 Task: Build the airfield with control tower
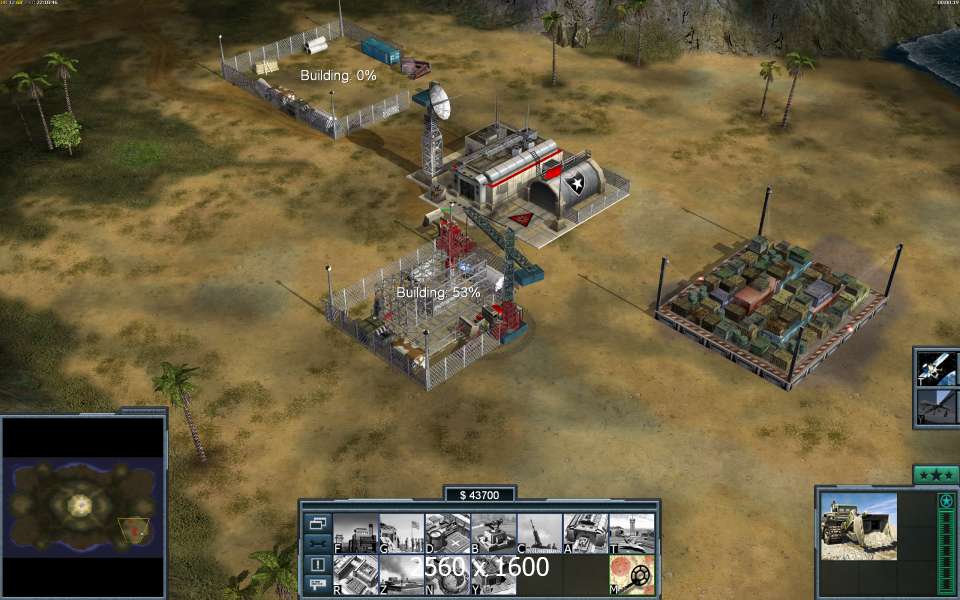(x=632, y=533)
